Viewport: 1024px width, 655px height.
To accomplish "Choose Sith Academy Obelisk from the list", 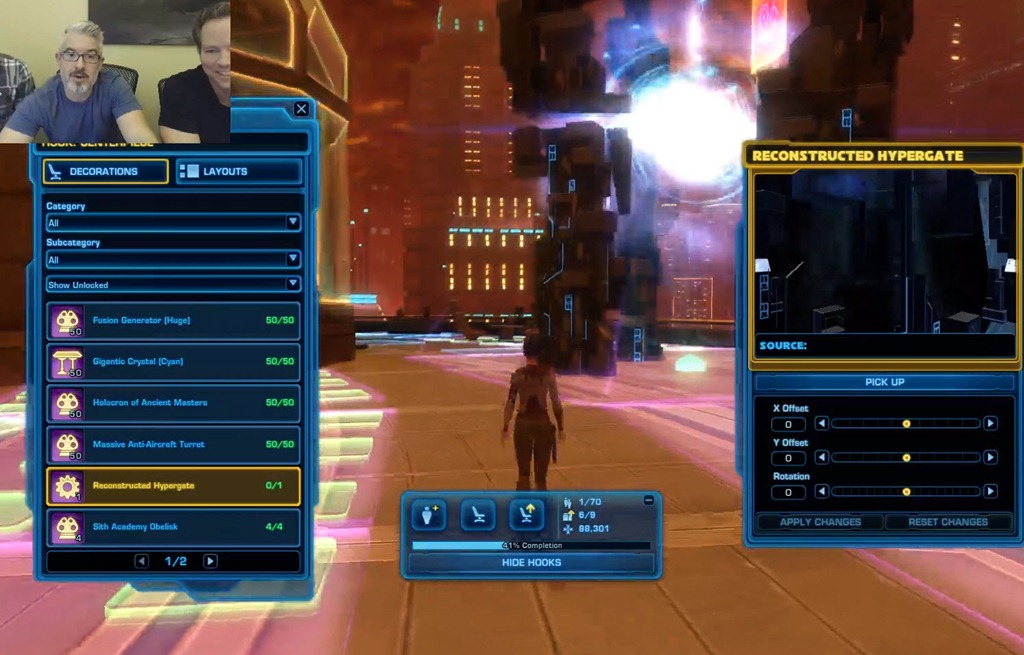I will (x=173, y=527).
